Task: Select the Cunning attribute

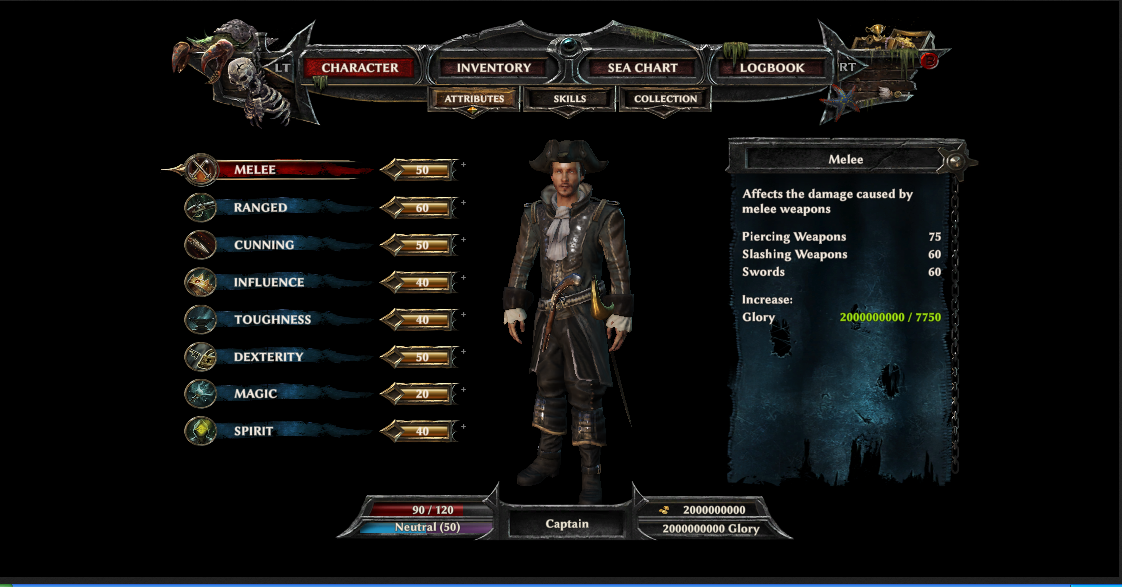Action: [264, 245]
